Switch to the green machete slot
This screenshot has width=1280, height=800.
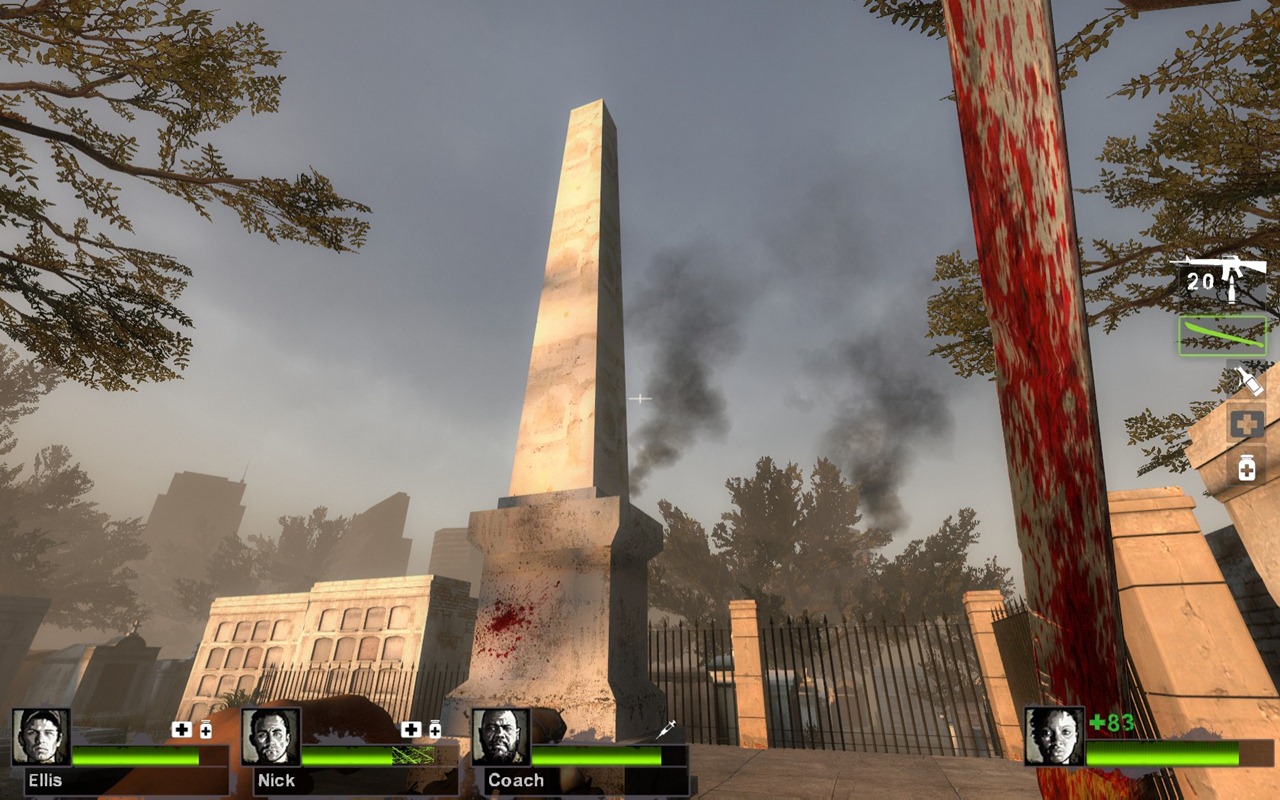click(x=1222, y=336)
